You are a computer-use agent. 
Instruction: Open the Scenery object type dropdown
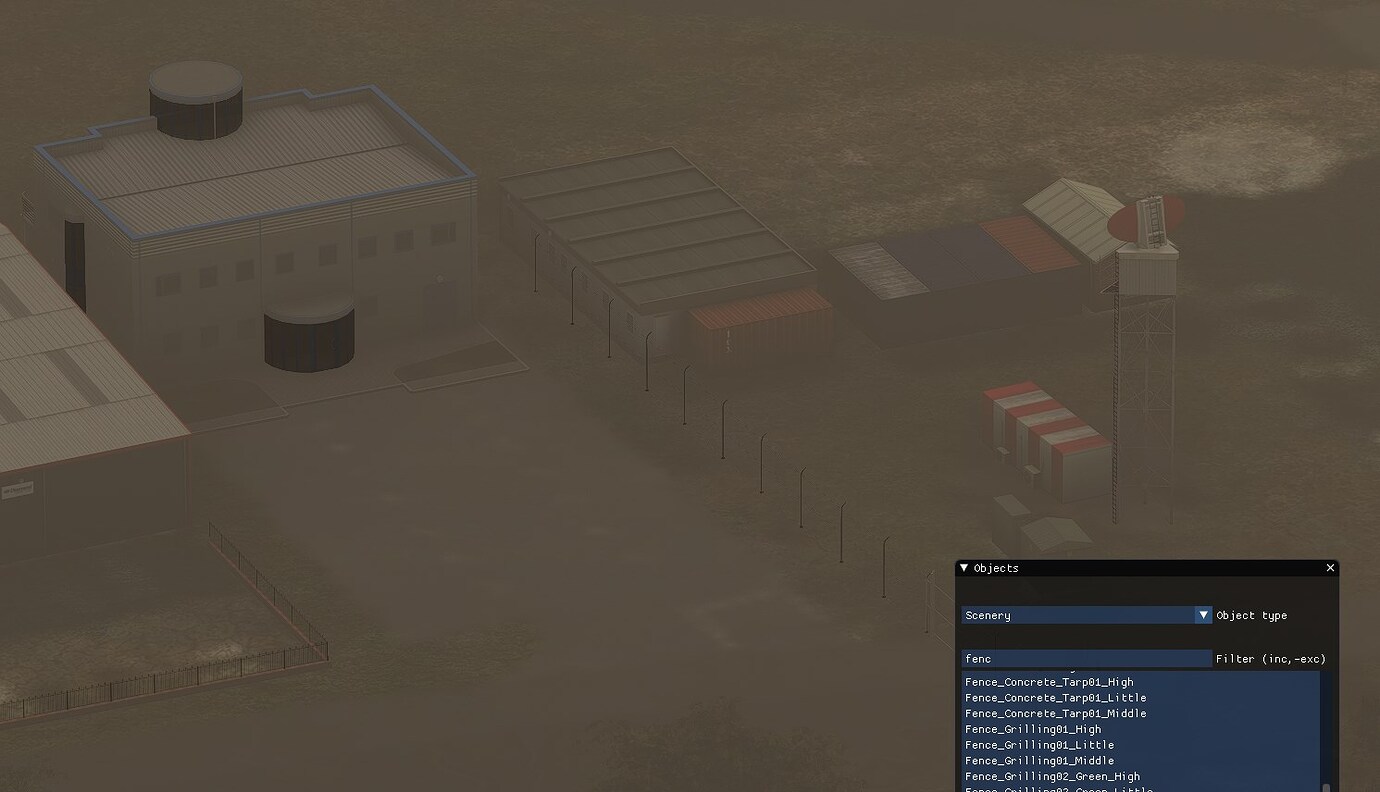(x=1085, y=614)
